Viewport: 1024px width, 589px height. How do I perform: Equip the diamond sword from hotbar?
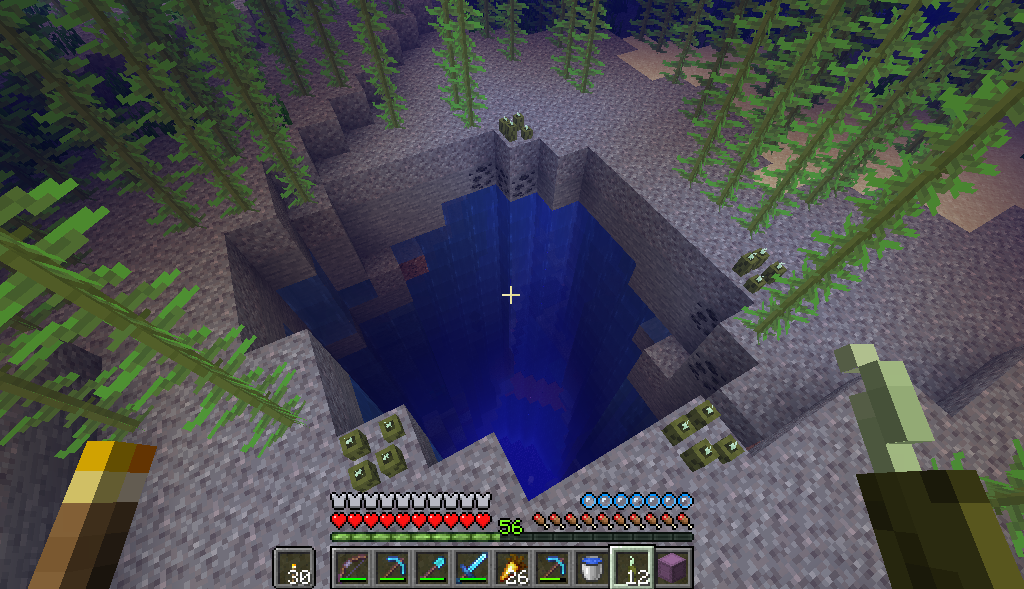(471, 568)
